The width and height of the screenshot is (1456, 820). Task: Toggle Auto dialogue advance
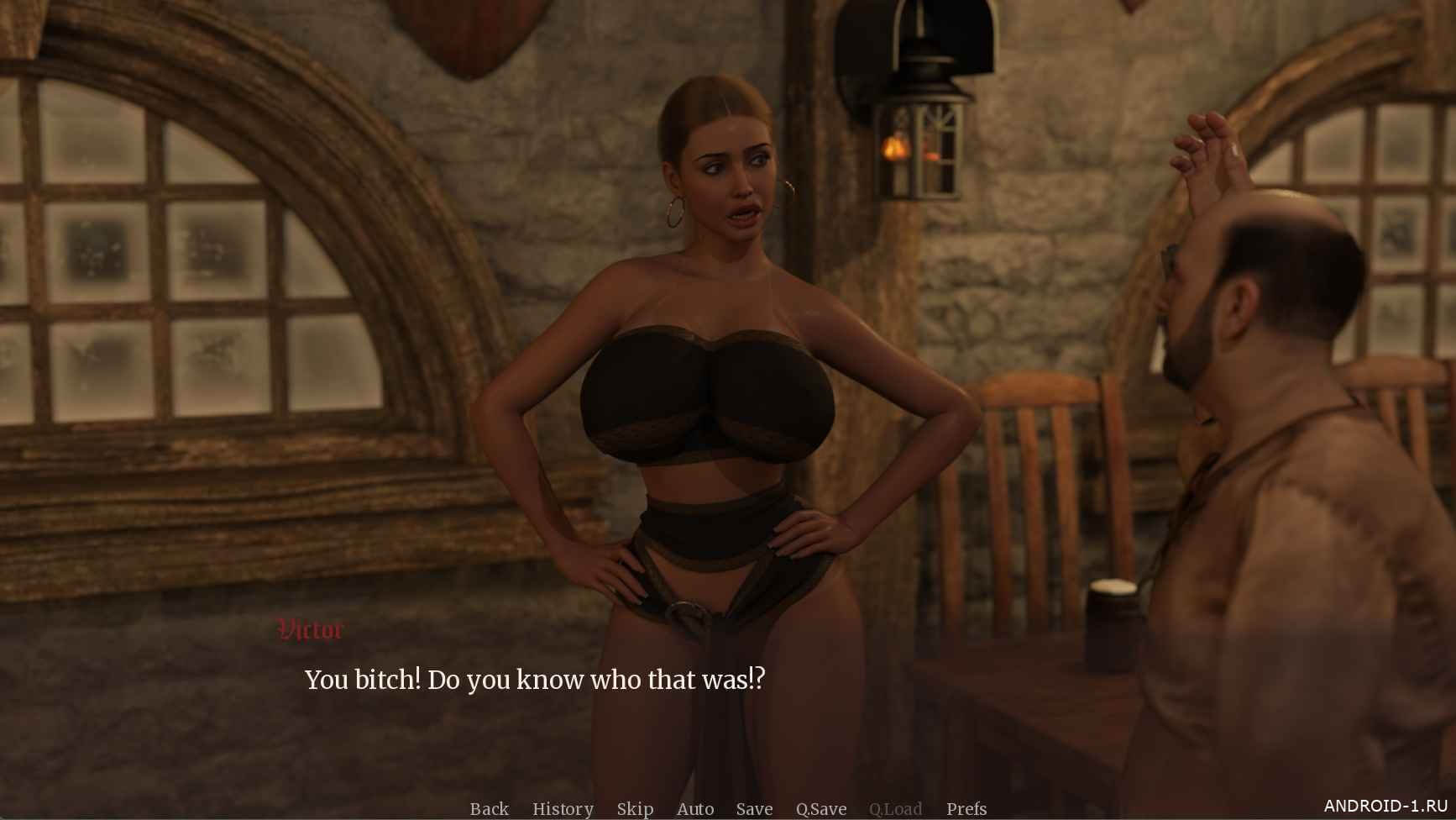(x=695, y=808)
